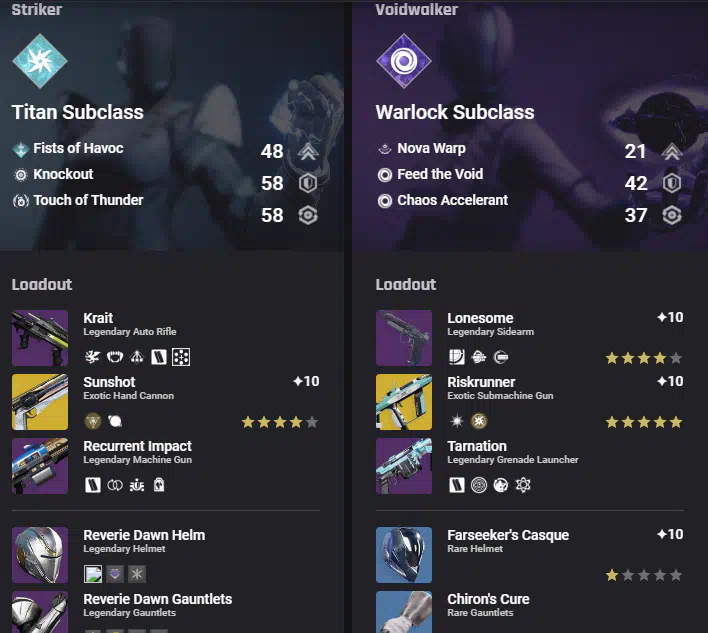Click the Riskrunner weapon name
708x633 pixels.
coord(481,382)
